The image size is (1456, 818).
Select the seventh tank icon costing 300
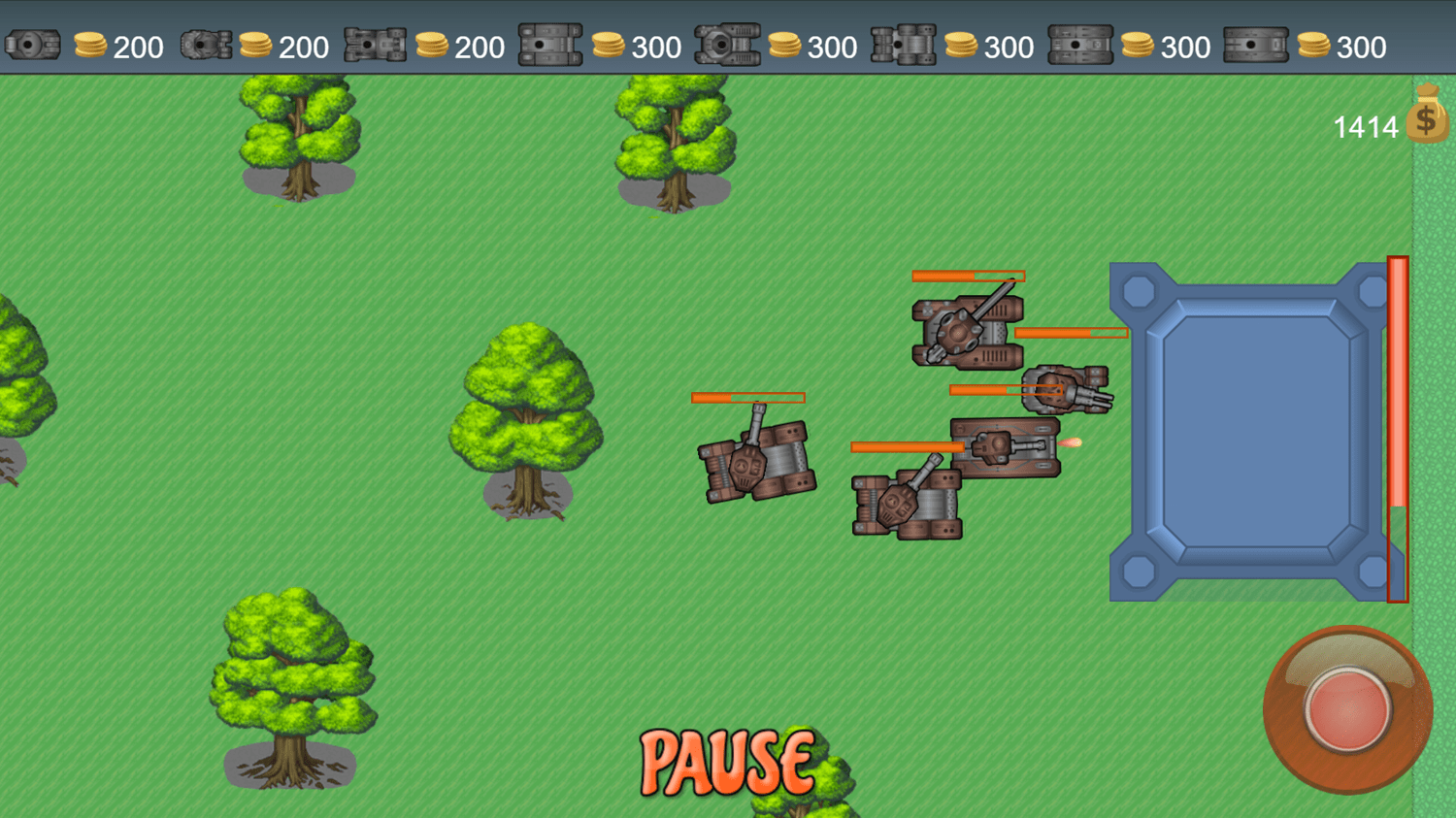tap(1080, 44)
